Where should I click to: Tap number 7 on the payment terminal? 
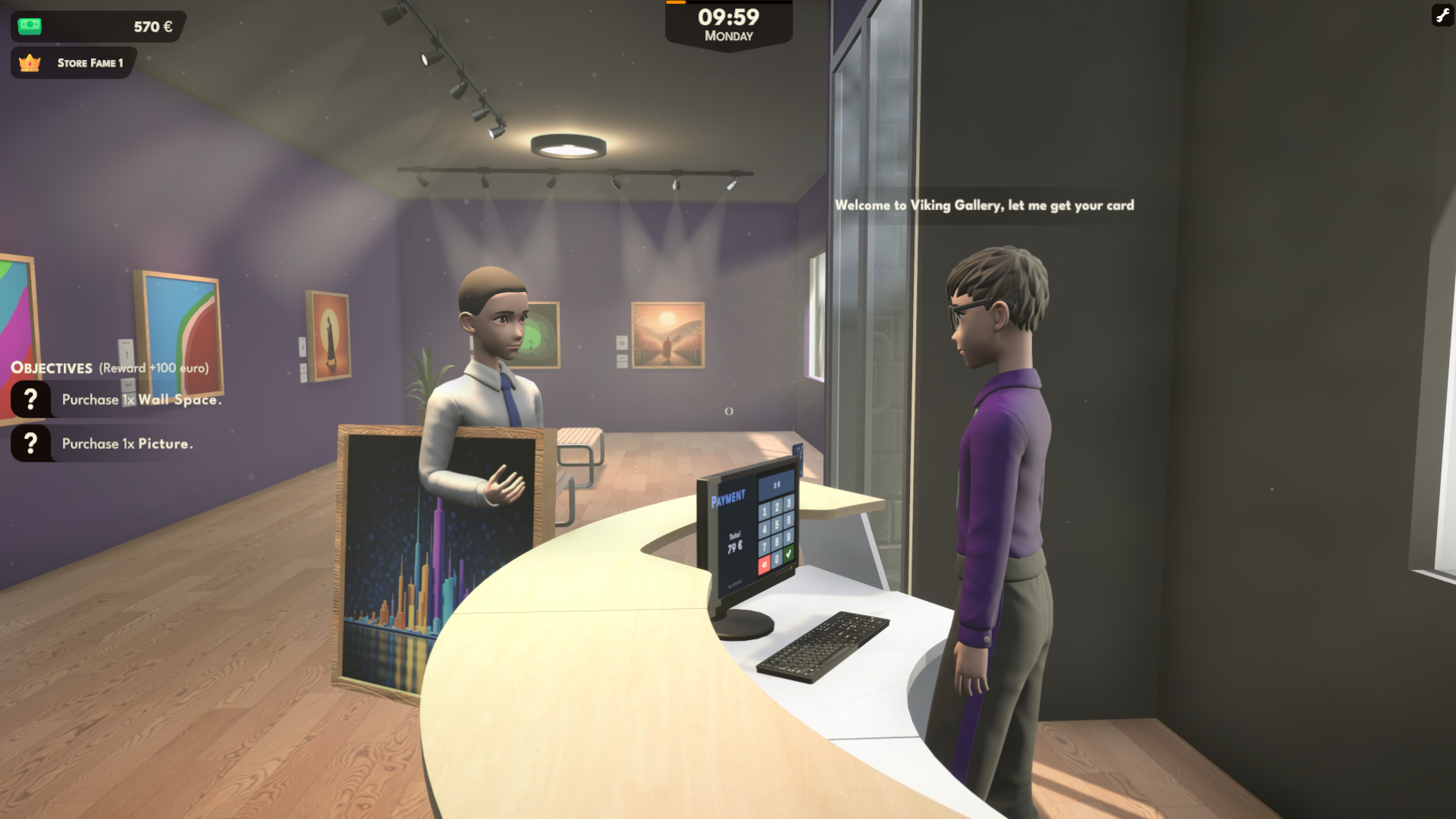(764, 546)
